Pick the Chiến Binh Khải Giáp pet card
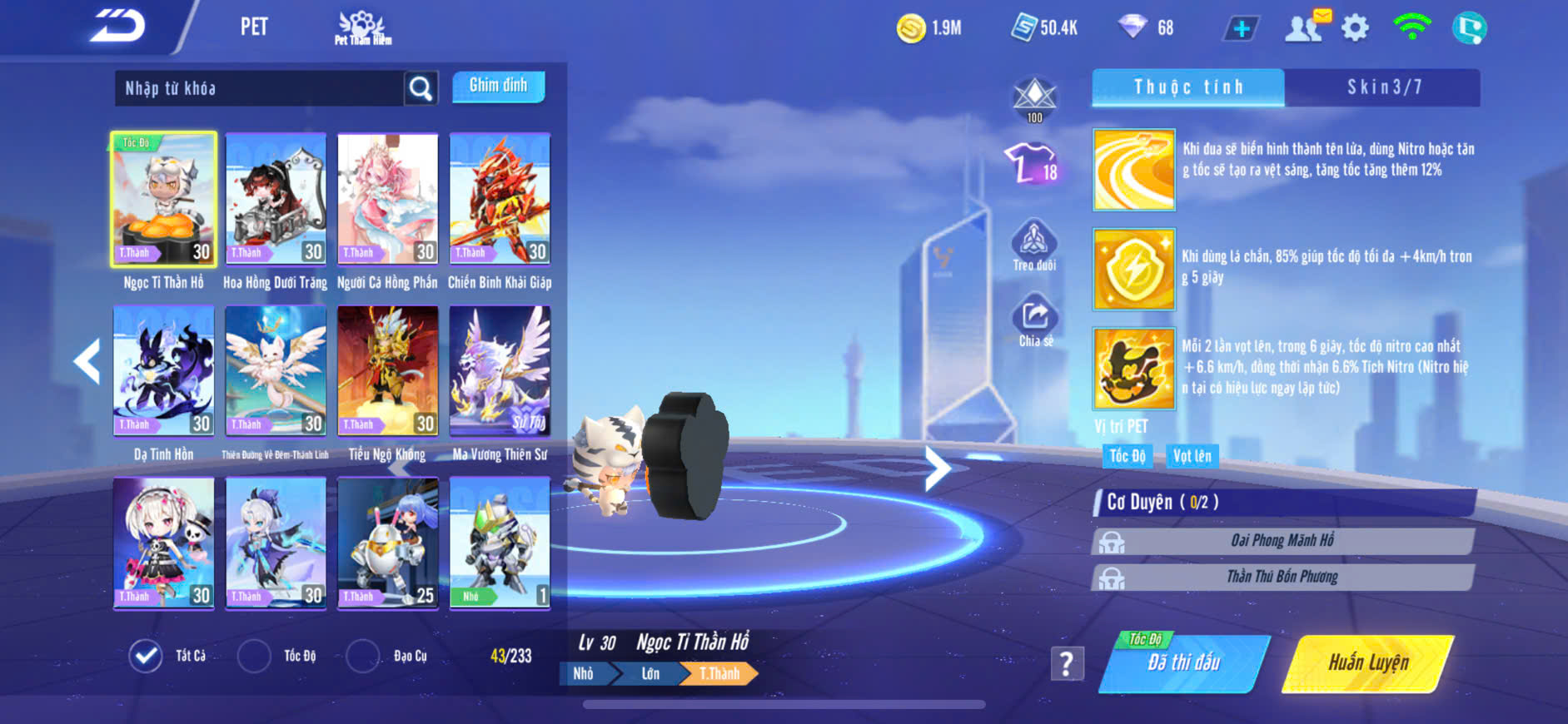This screenshot has height=724, width=1568. pyautogui.click(x=500, y=199)
